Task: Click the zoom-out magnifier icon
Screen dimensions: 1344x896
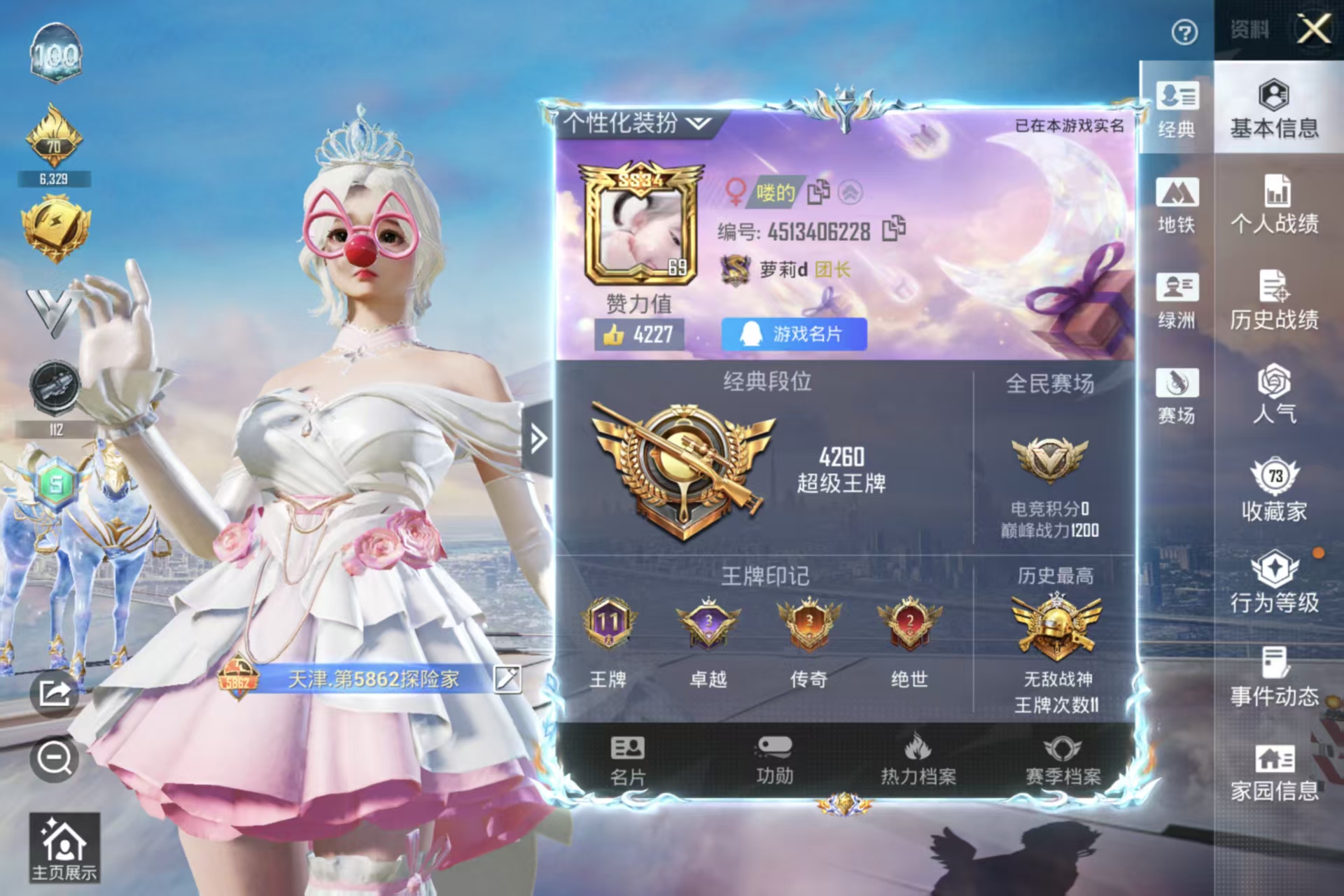Action: pyautogui.click(x=54, y=758)
